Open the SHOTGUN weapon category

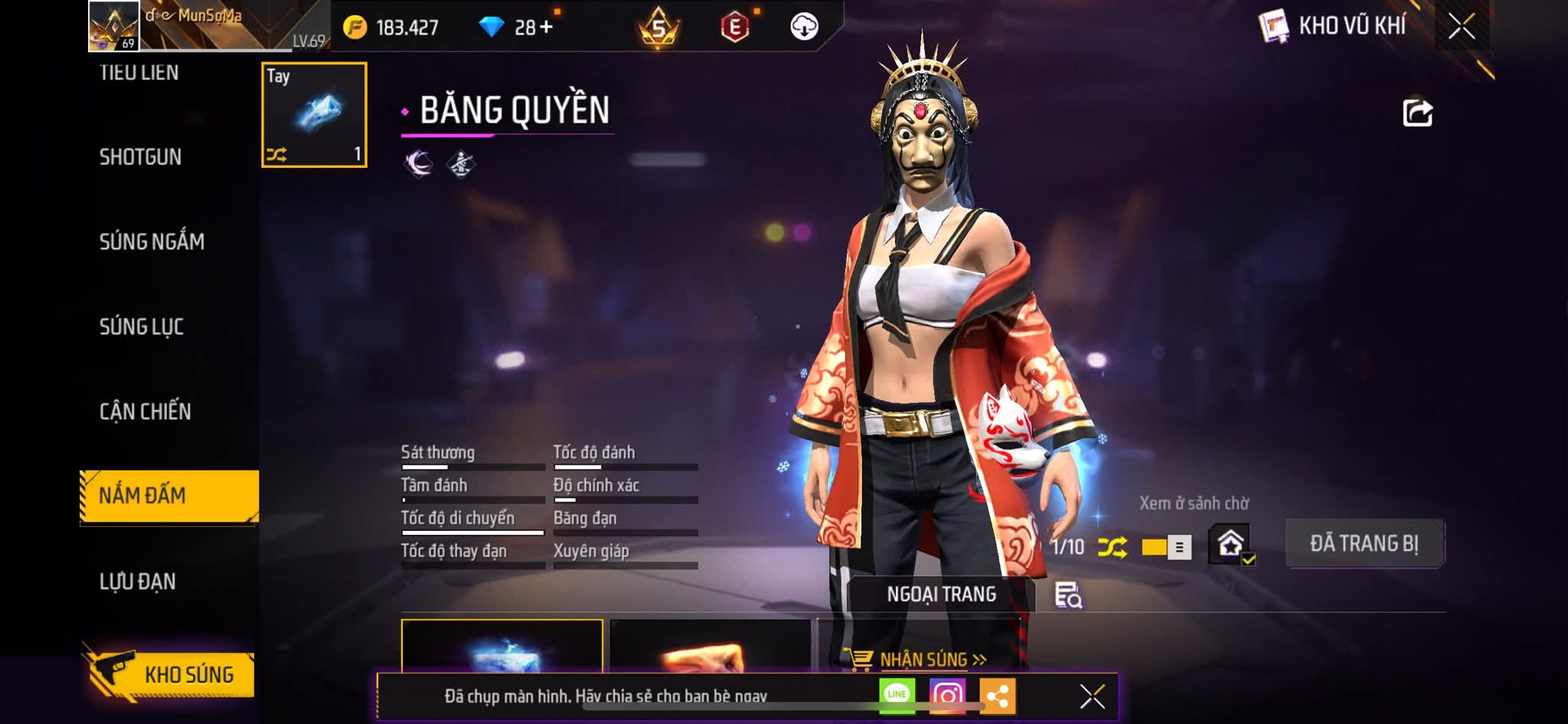click(x=140, y=157)
